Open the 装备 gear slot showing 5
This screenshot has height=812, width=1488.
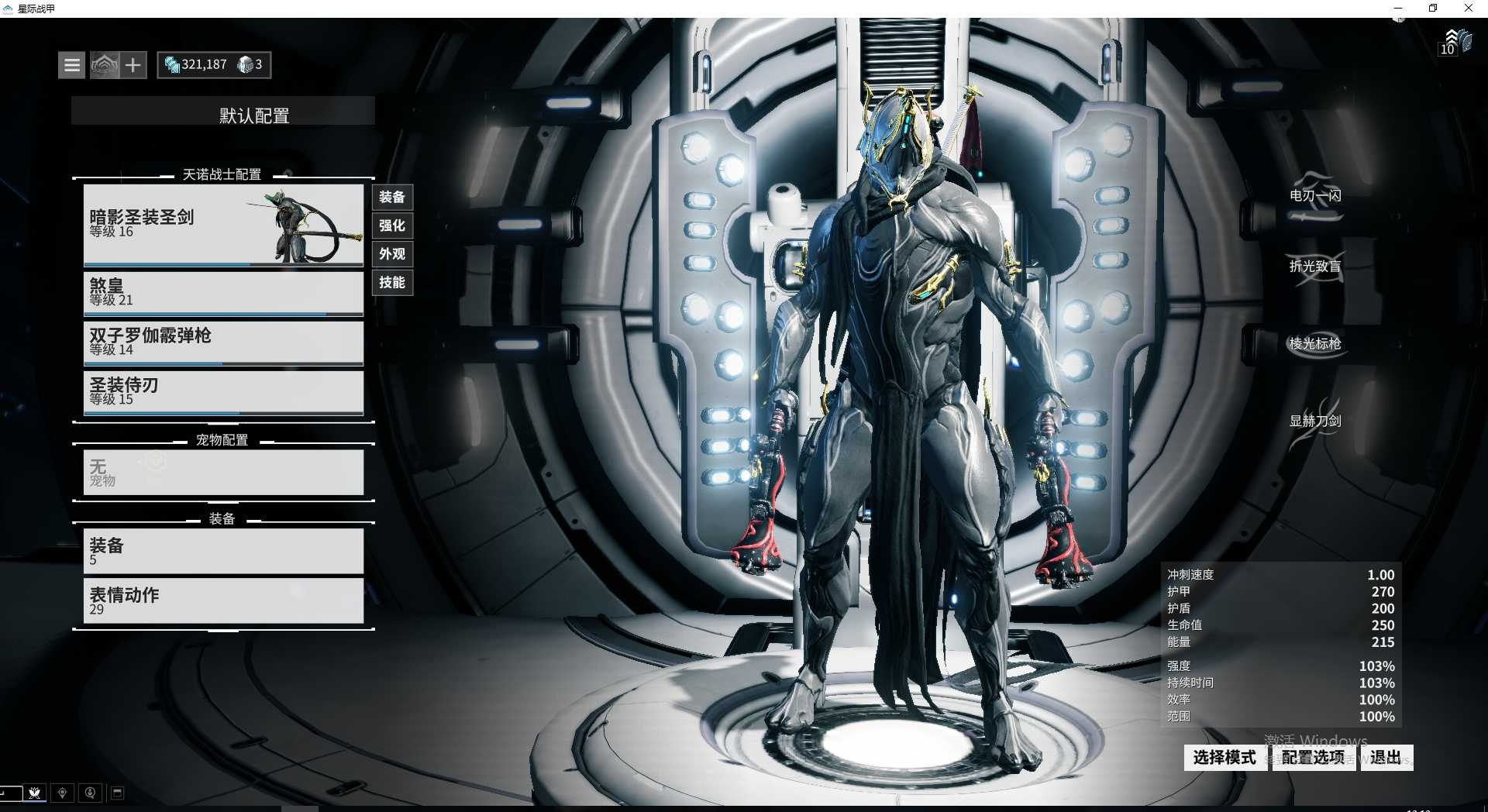coord(222,551)
